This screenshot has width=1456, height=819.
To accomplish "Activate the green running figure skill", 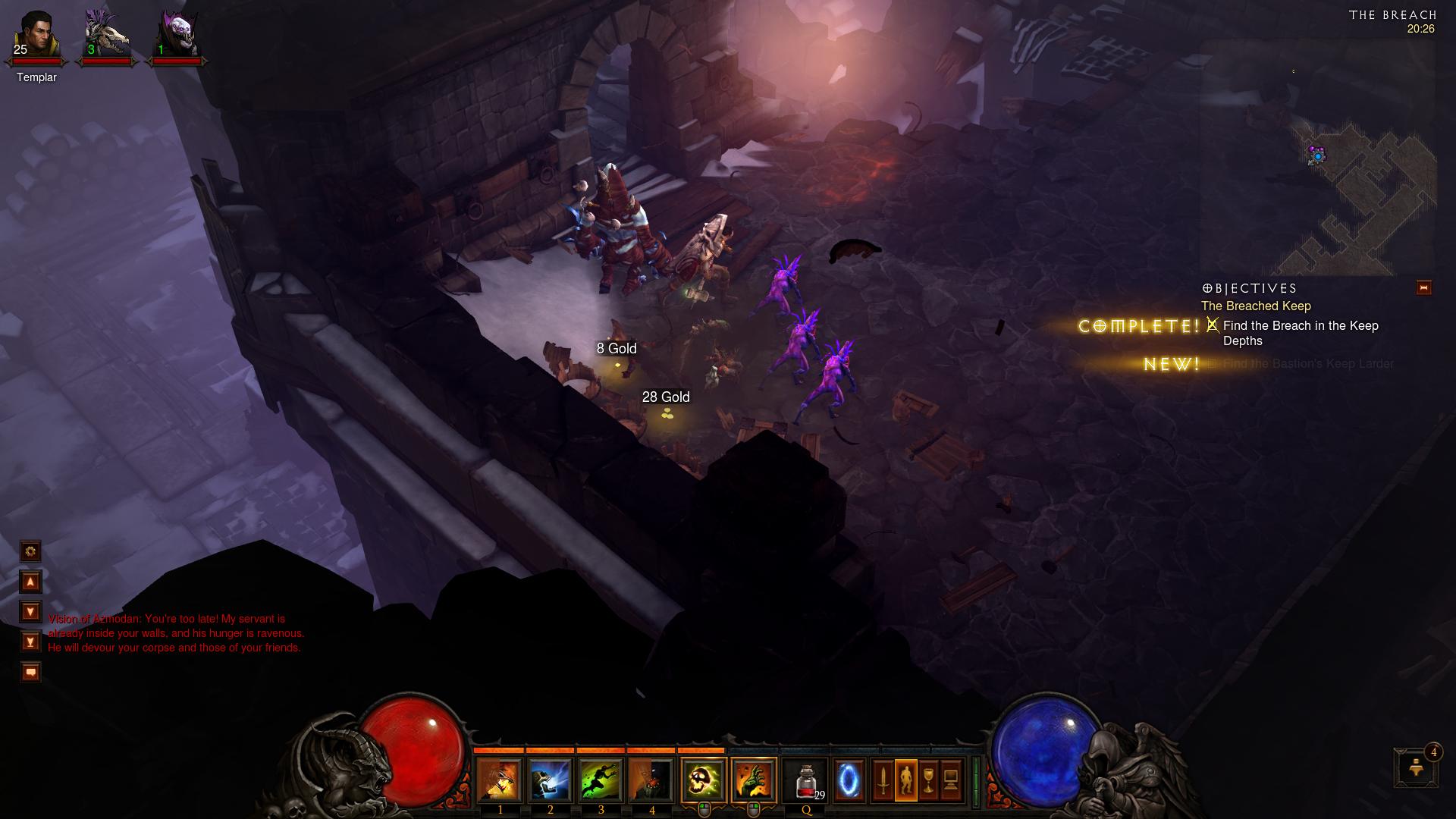I will pos(601,780).
